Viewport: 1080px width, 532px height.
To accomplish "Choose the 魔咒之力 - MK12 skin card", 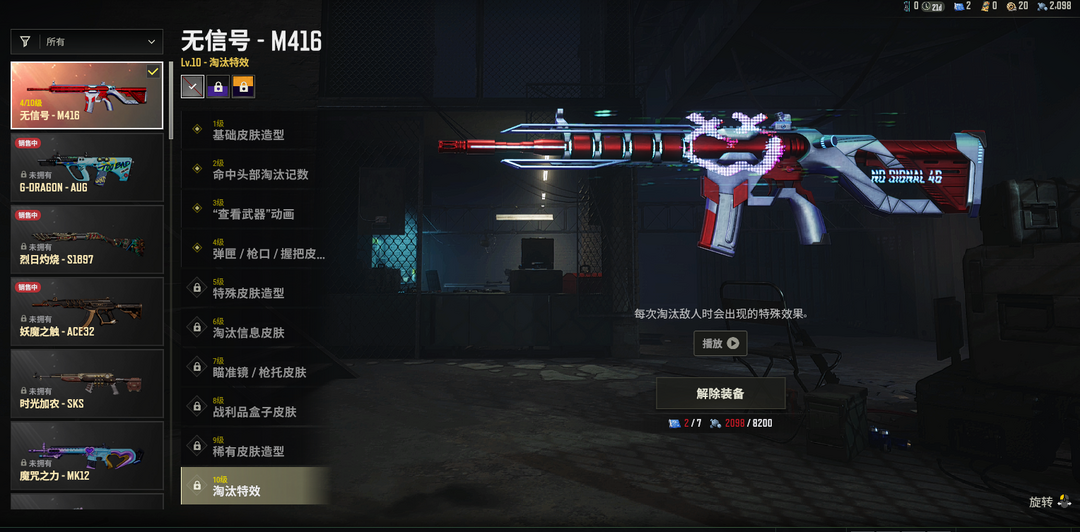I will coord(87,456).
